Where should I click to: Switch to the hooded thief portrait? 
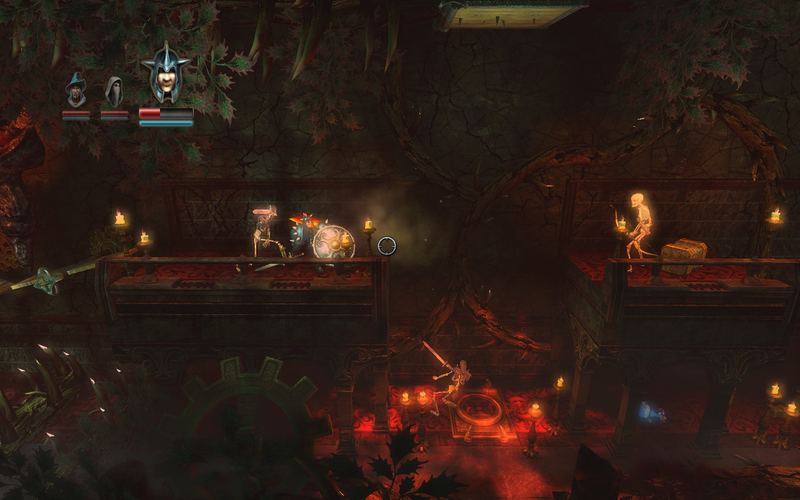click(114, 91)
